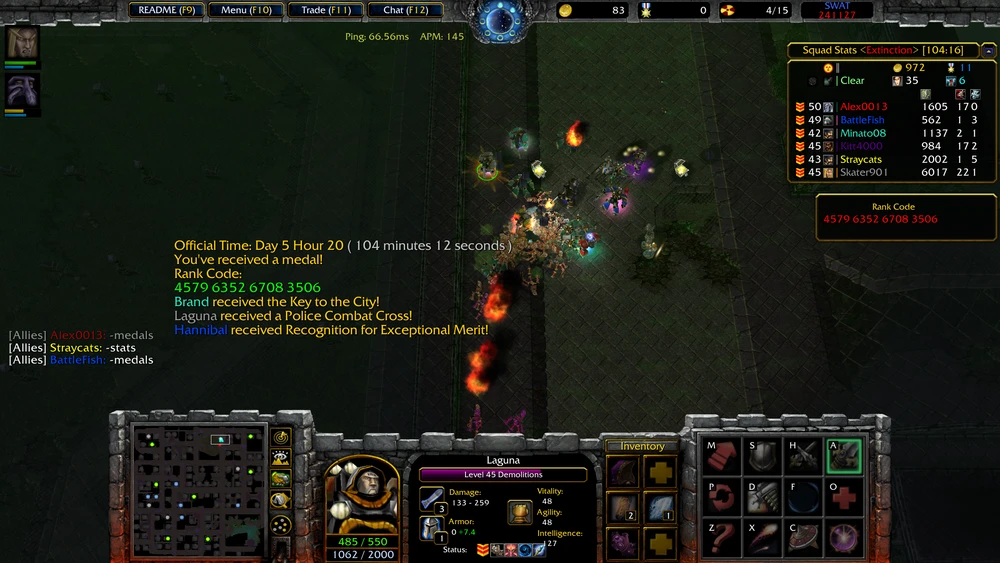Viewport: 1000px width, 563px height.
Task: Select the inventory item with count 2
Action: click(x=623, y=508)
